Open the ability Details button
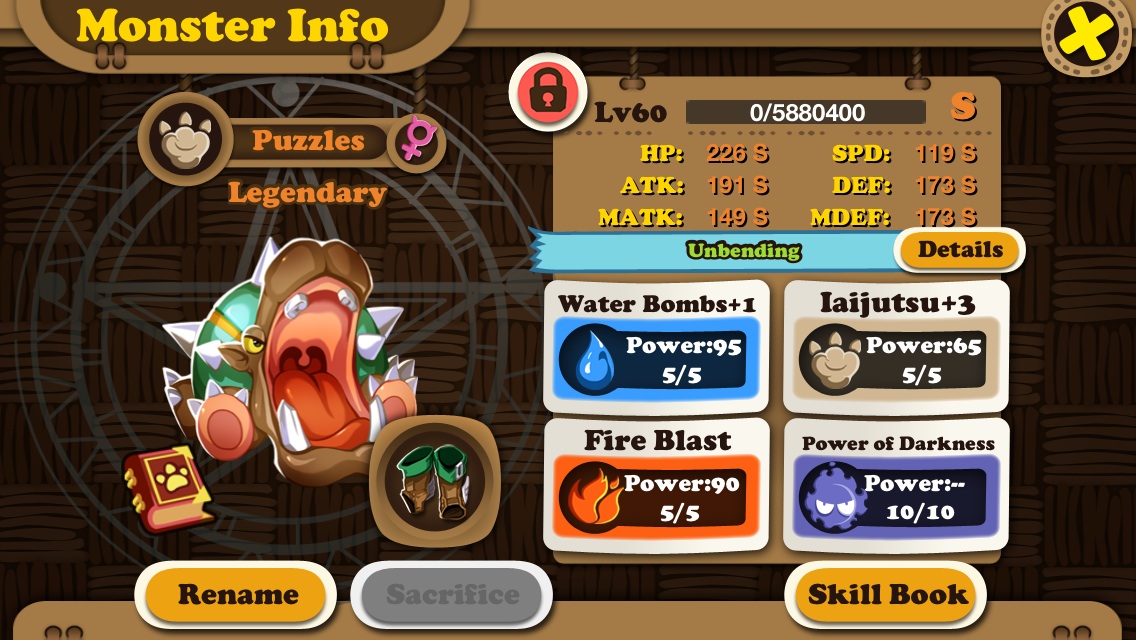1136x640 pixels. pos(960,250)
